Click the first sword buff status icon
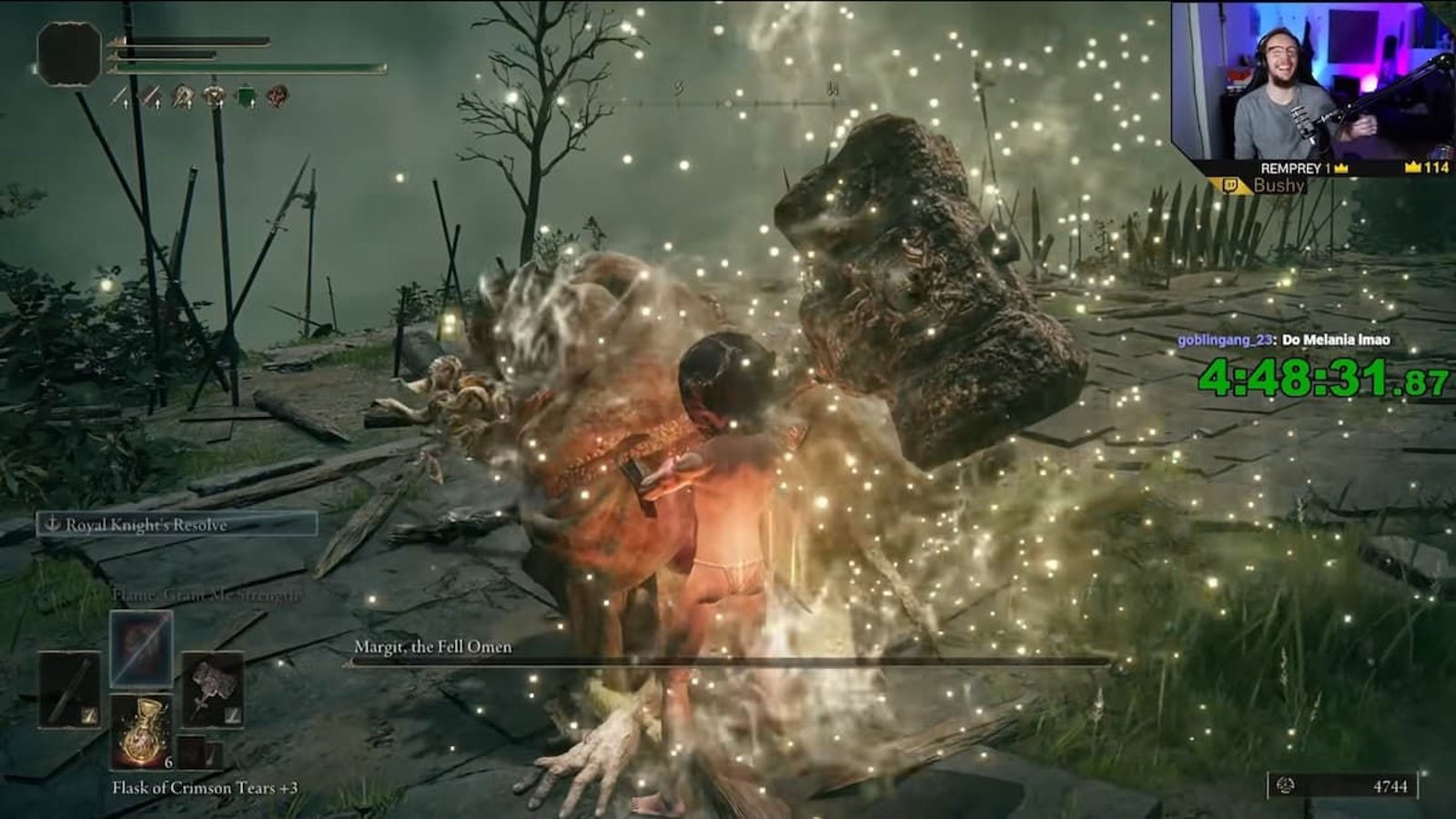Viewport: 1456px width, 819px height. (120, 96)
